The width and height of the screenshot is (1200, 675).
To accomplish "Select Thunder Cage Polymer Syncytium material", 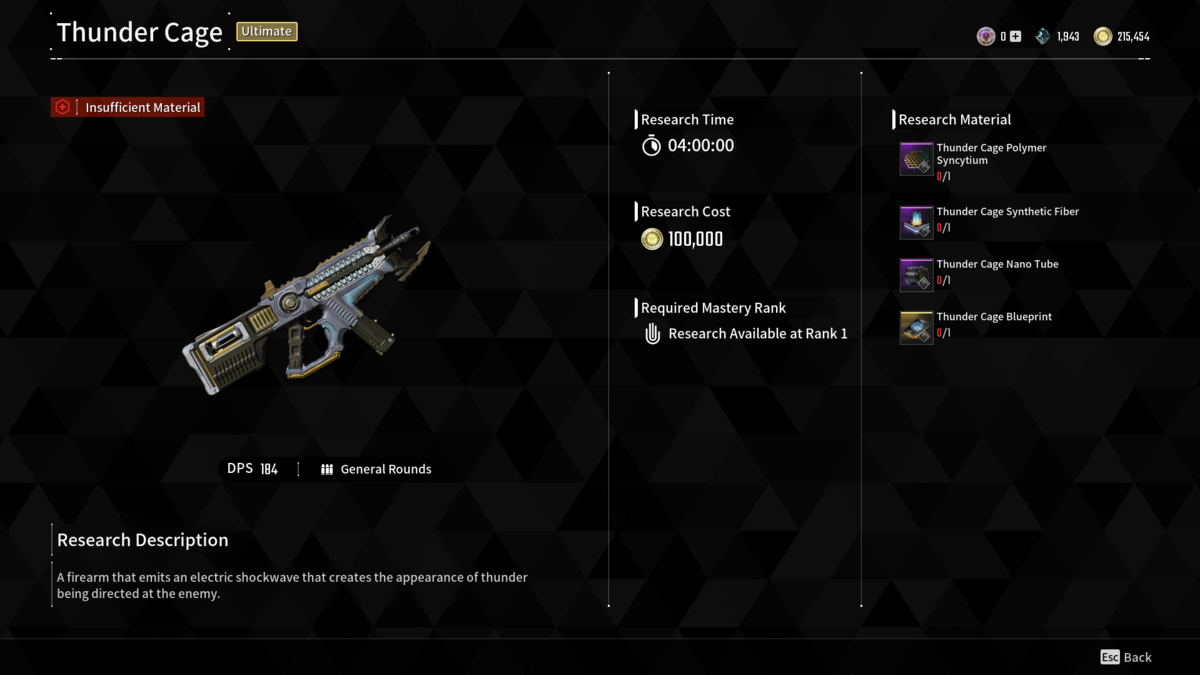I will [916, 160].
